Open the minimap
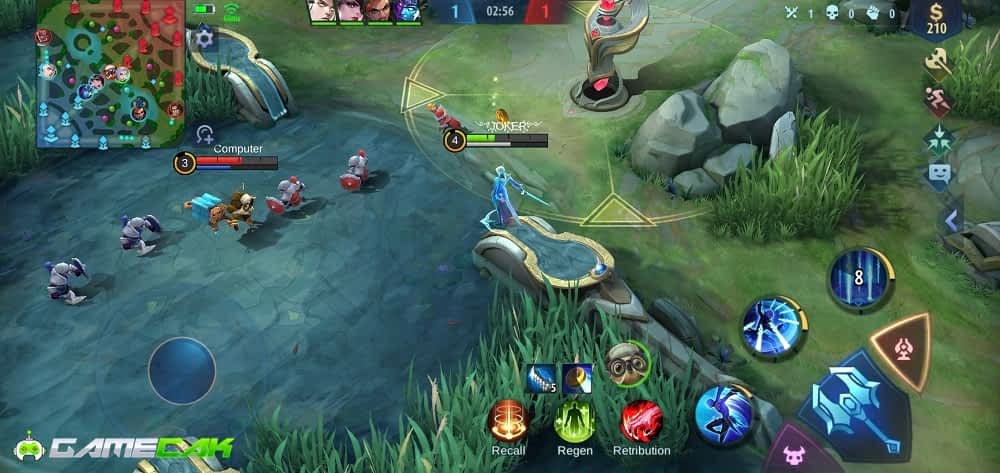1000x473 pixels. tap(110, 74)
